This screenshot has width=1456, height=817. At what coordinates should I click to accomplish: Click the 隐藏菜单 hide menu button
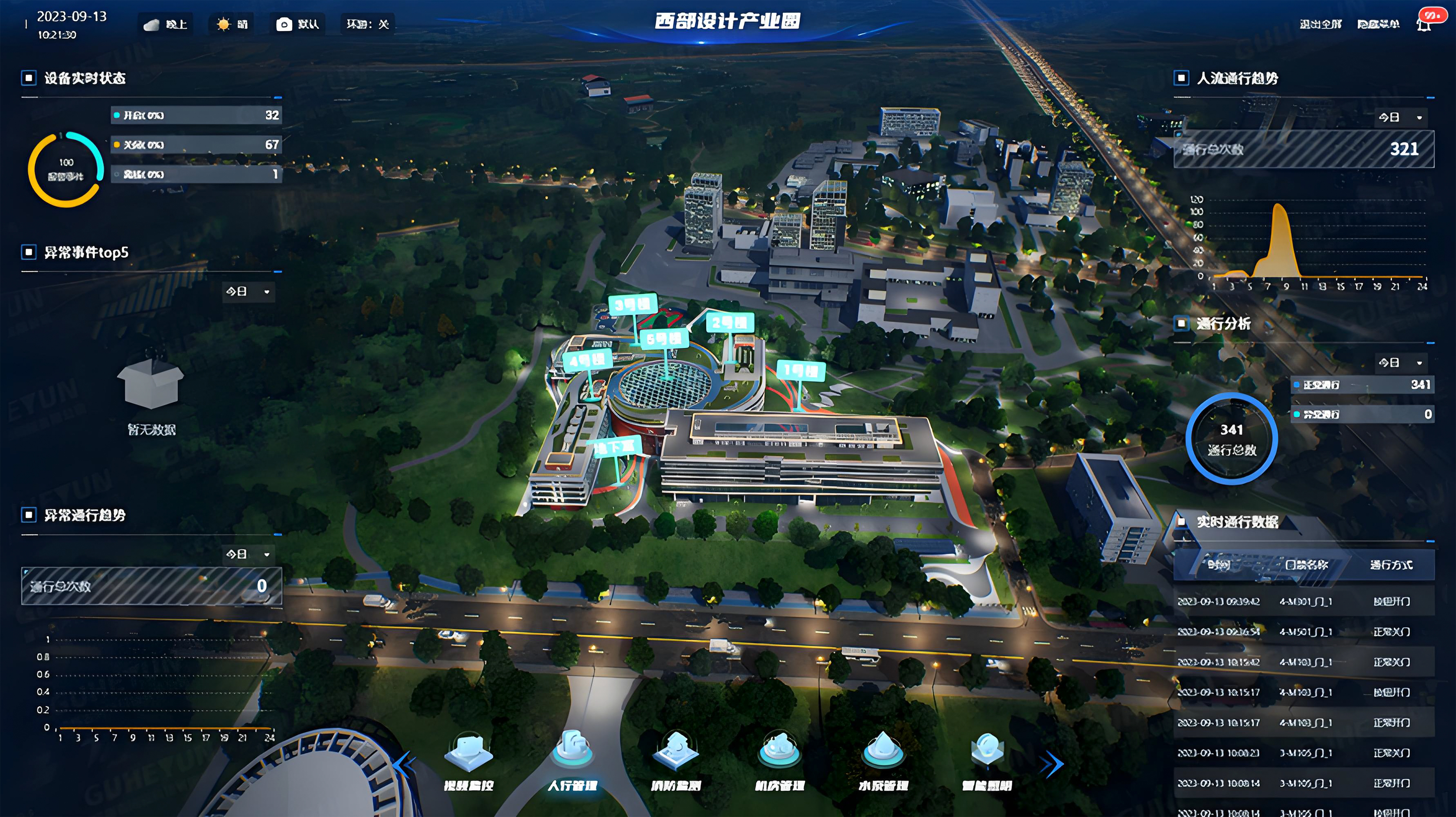coord(1378,24)
